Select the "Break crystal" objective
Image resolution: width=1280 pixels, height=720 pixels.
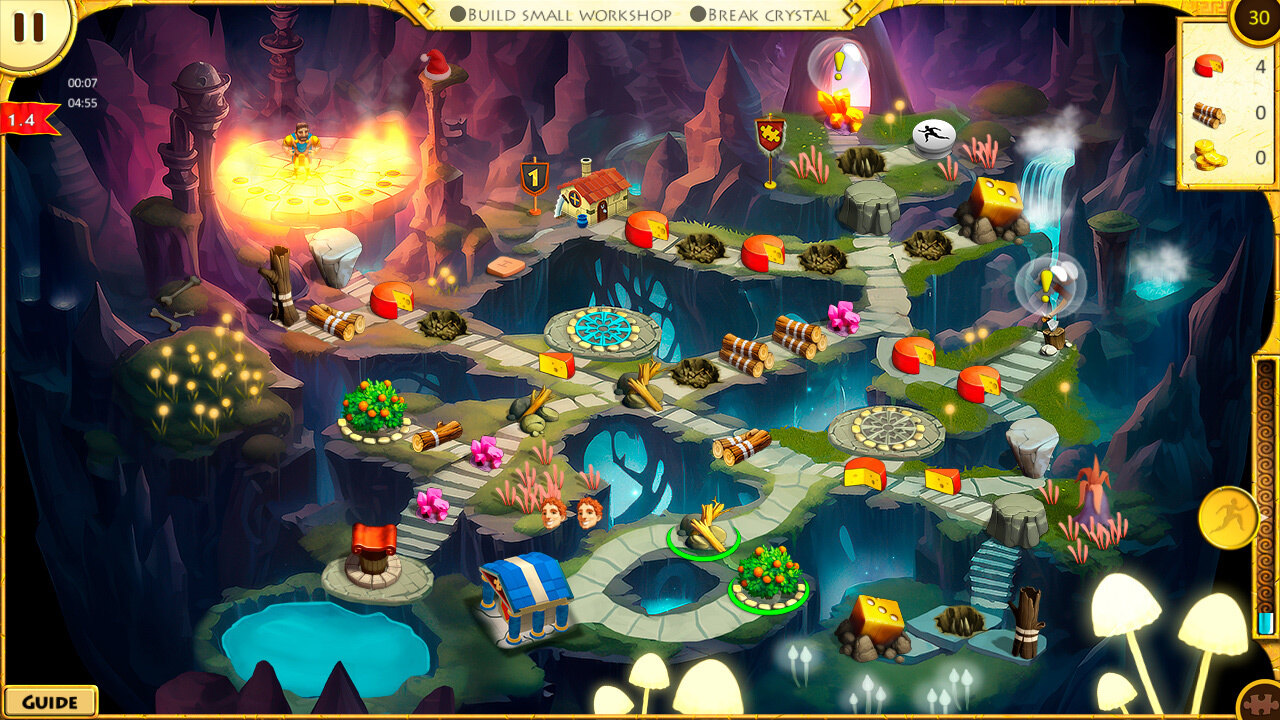pyautogui.click(x=758, y=15)
